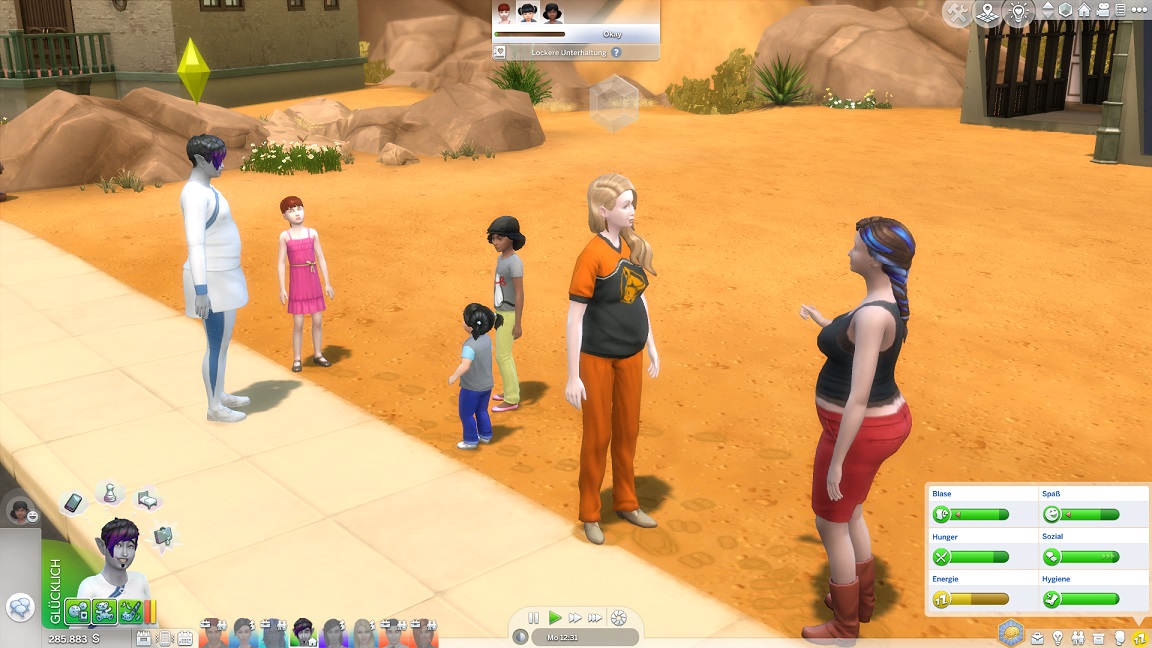This screenshot has height=648, width=1152.
Task: Open the phone whim thought bubble
Action: point(74,503)
